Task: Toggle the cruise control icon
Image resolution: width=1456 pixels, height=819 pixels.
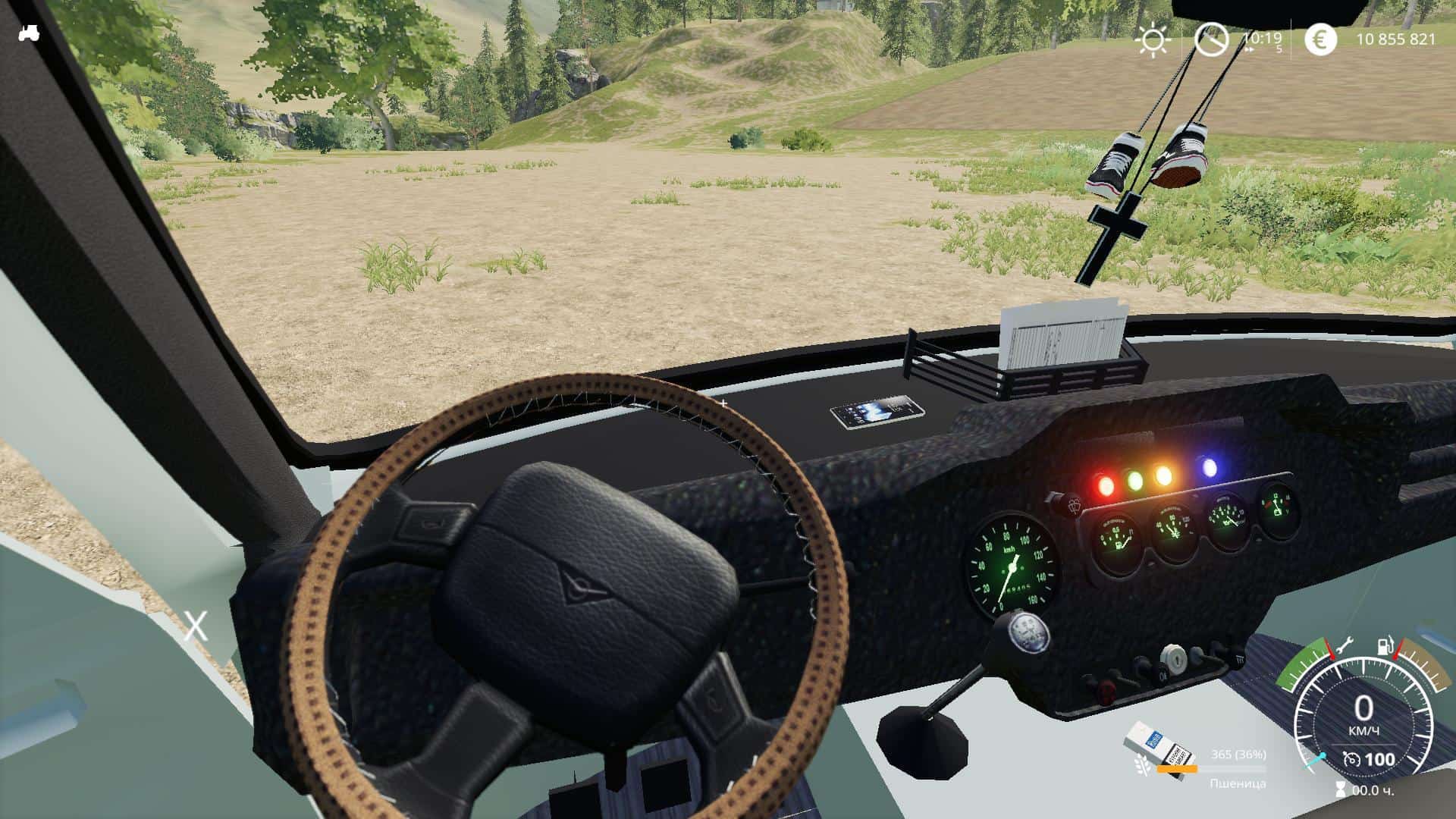Action: pos(1351,759)
